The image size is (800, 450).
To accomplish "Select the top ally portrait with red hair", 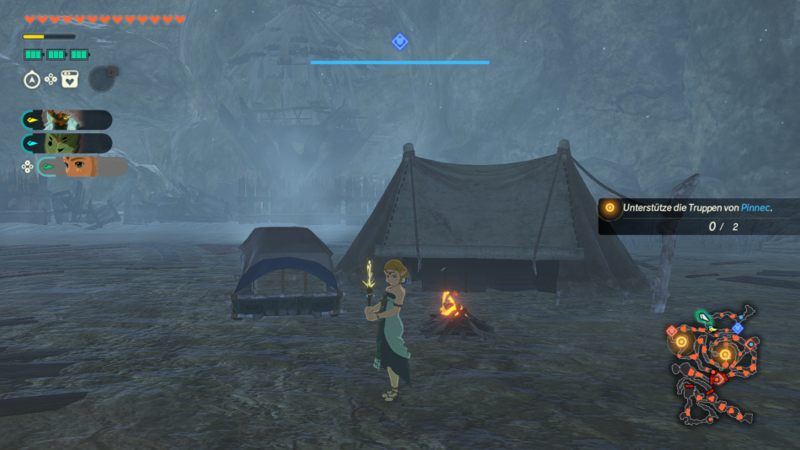I will tap(60, 120).
